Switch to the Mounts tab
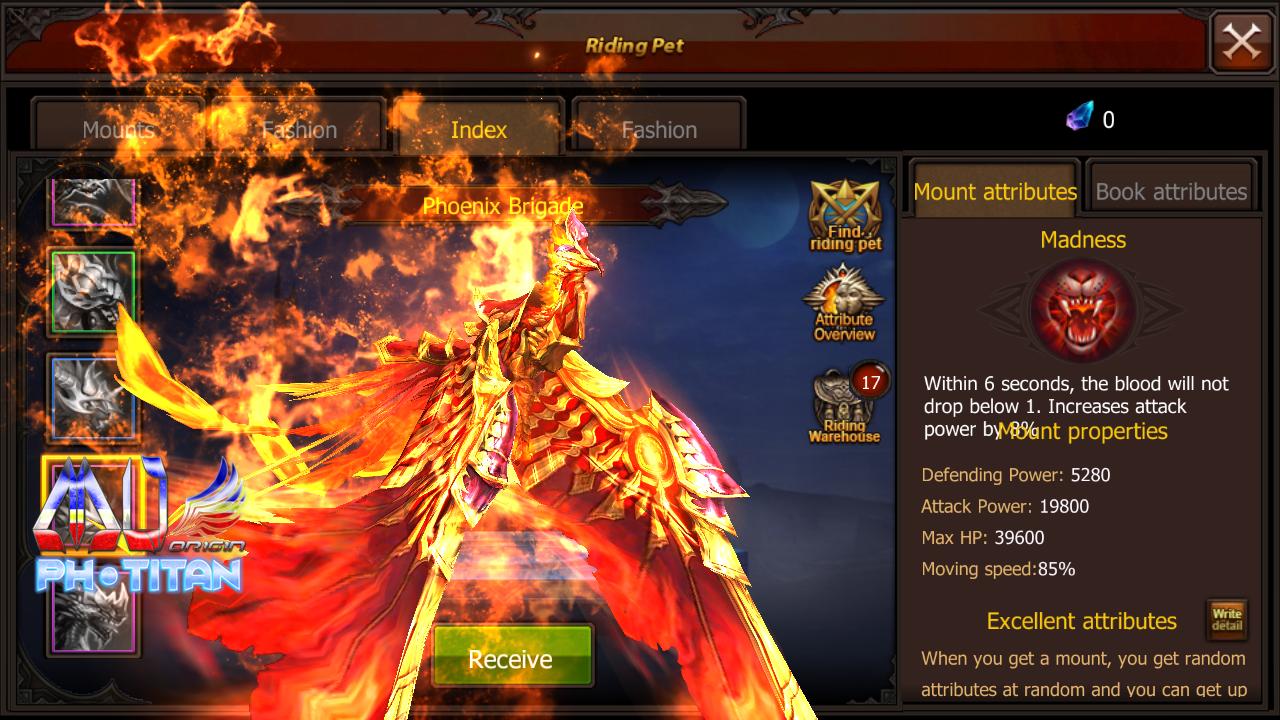The image size is (1280, 720). tap(120, 129)
